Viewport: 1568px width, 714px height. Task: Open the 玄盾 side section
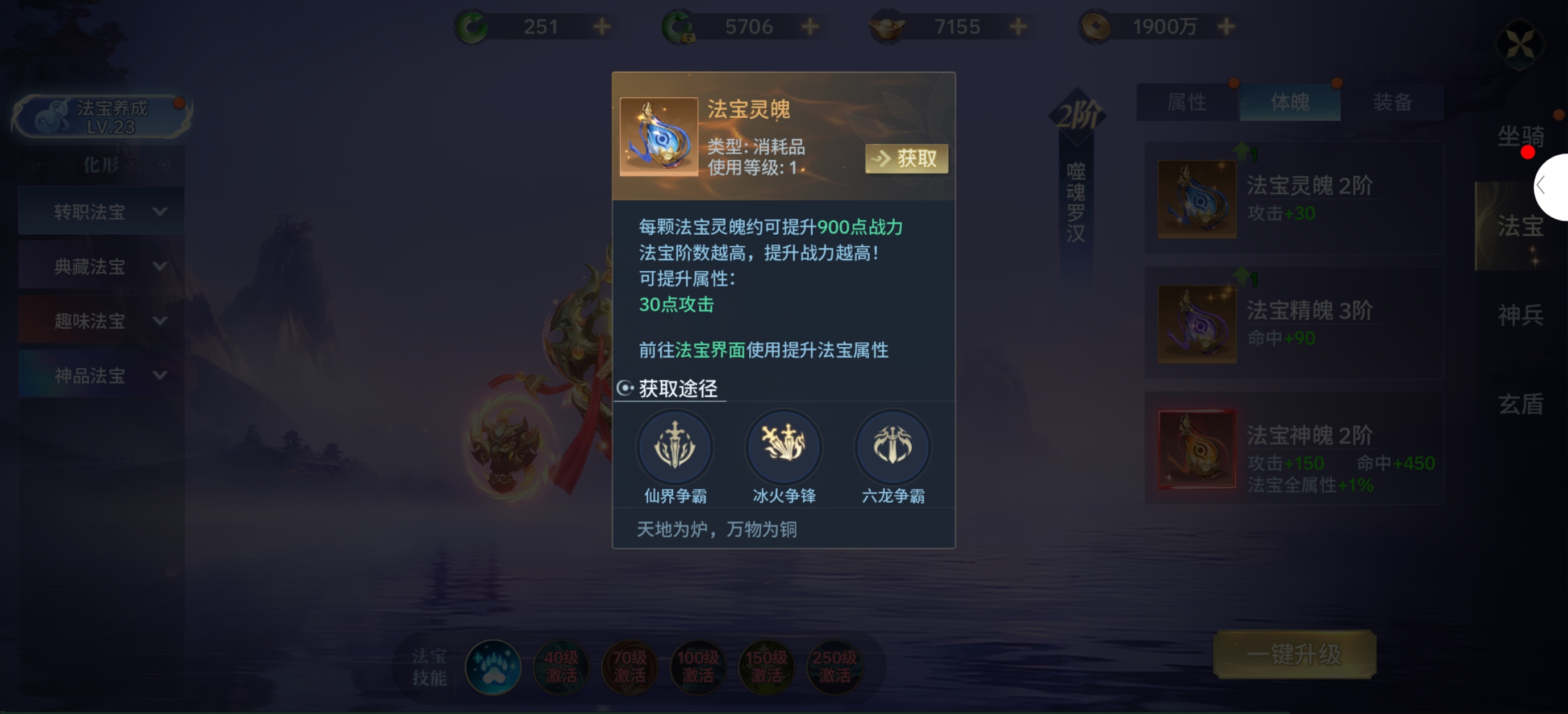[1520, 404]
